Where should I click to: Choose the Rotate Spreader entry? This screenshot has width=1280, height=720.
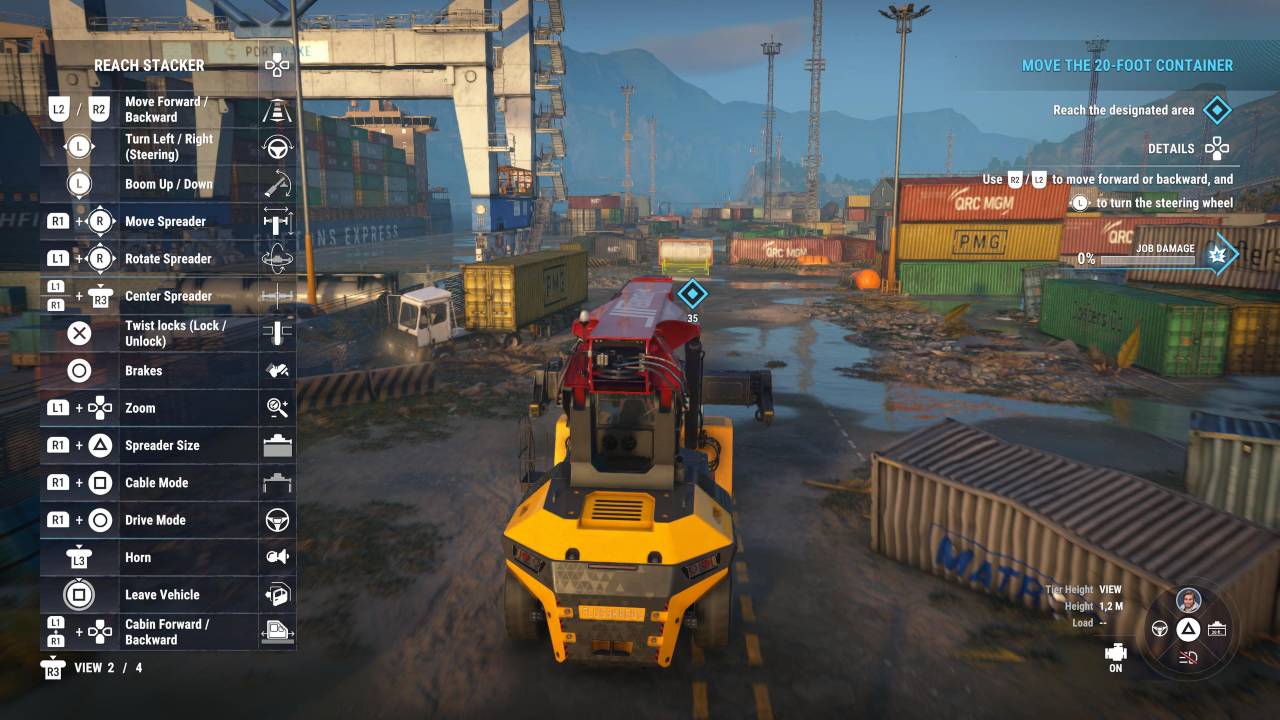[x=168, y=259]
